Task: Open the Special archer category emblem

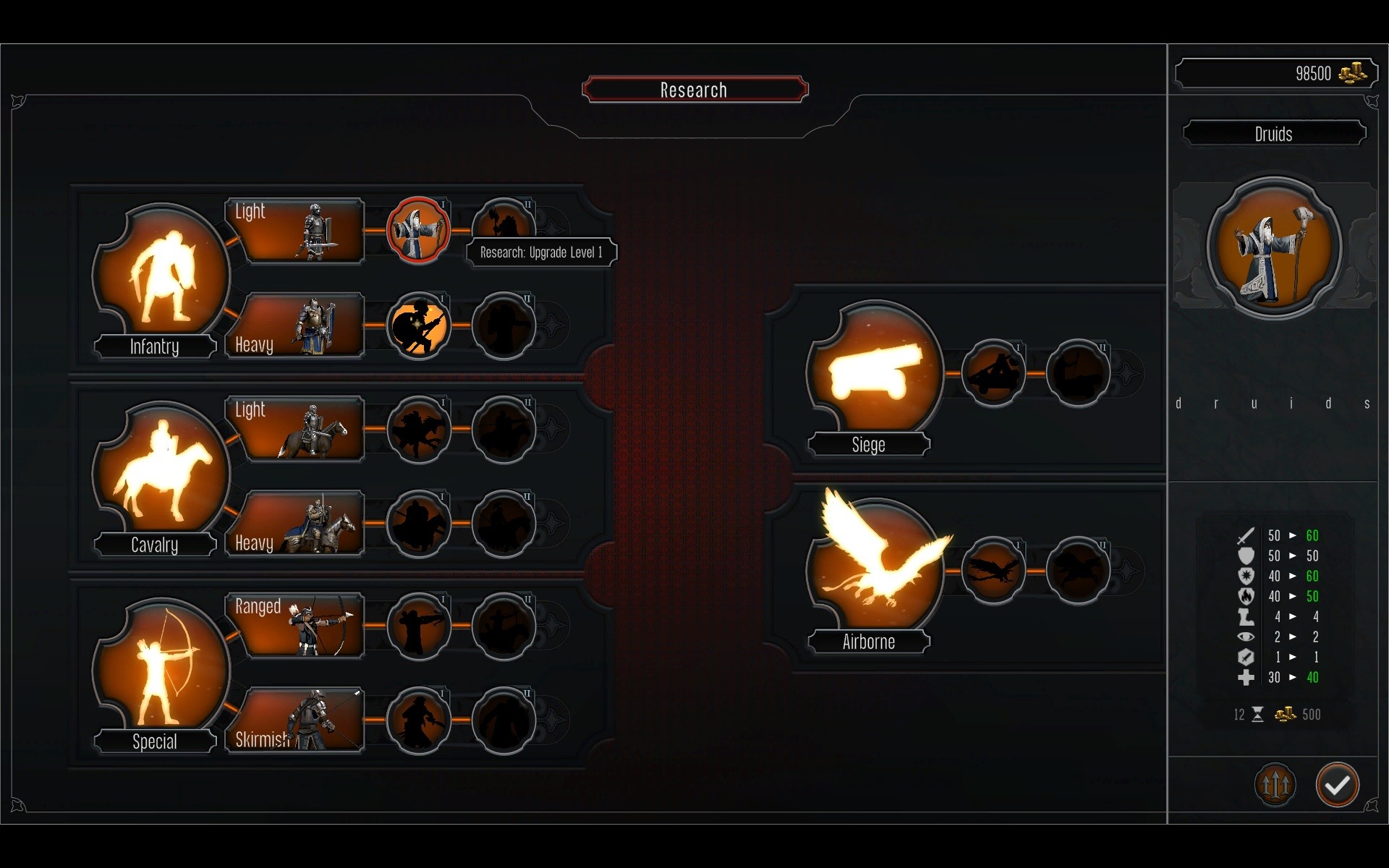Action: point(162,668)
